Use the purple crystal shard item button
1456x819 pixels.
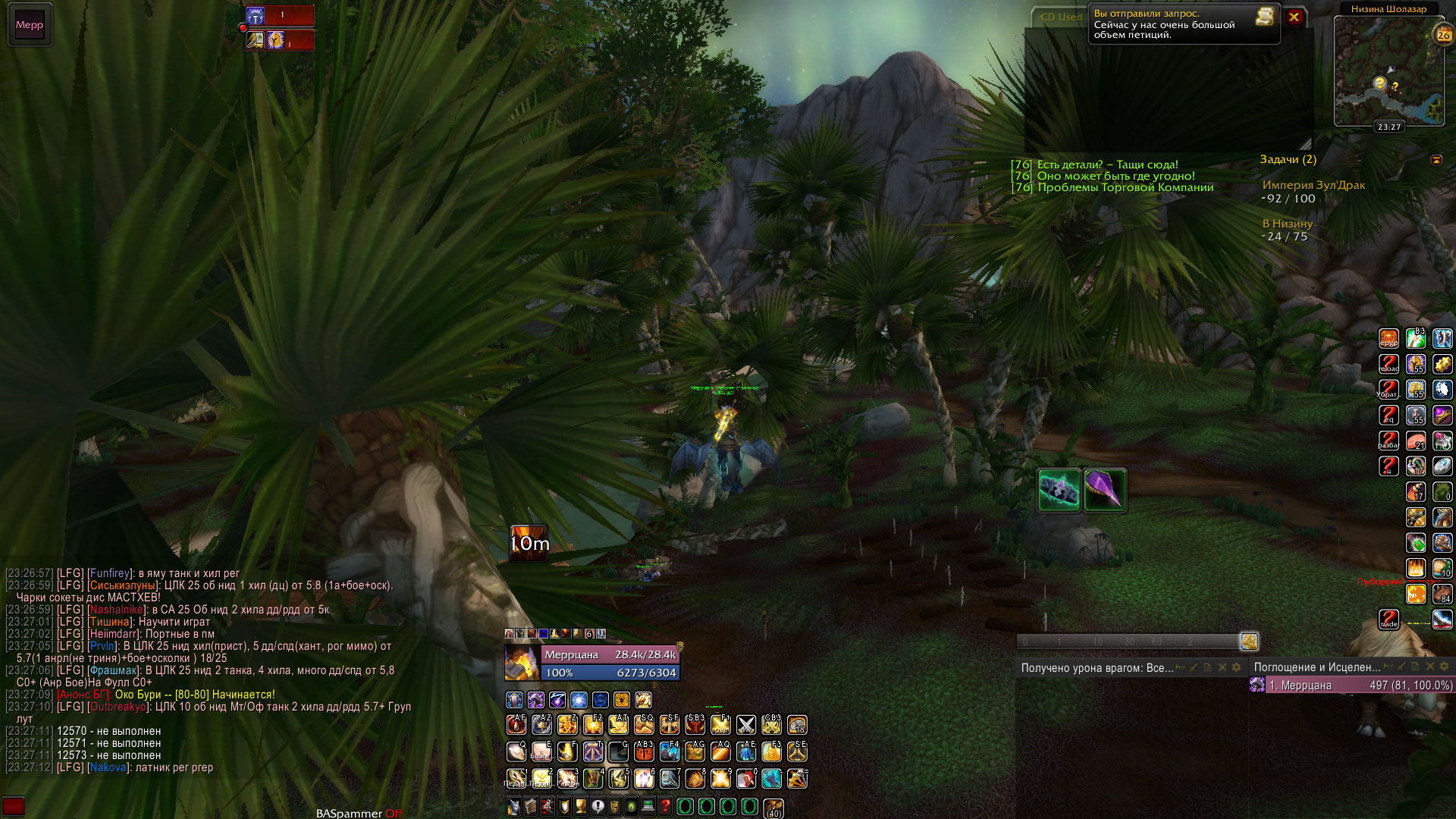1104,490
